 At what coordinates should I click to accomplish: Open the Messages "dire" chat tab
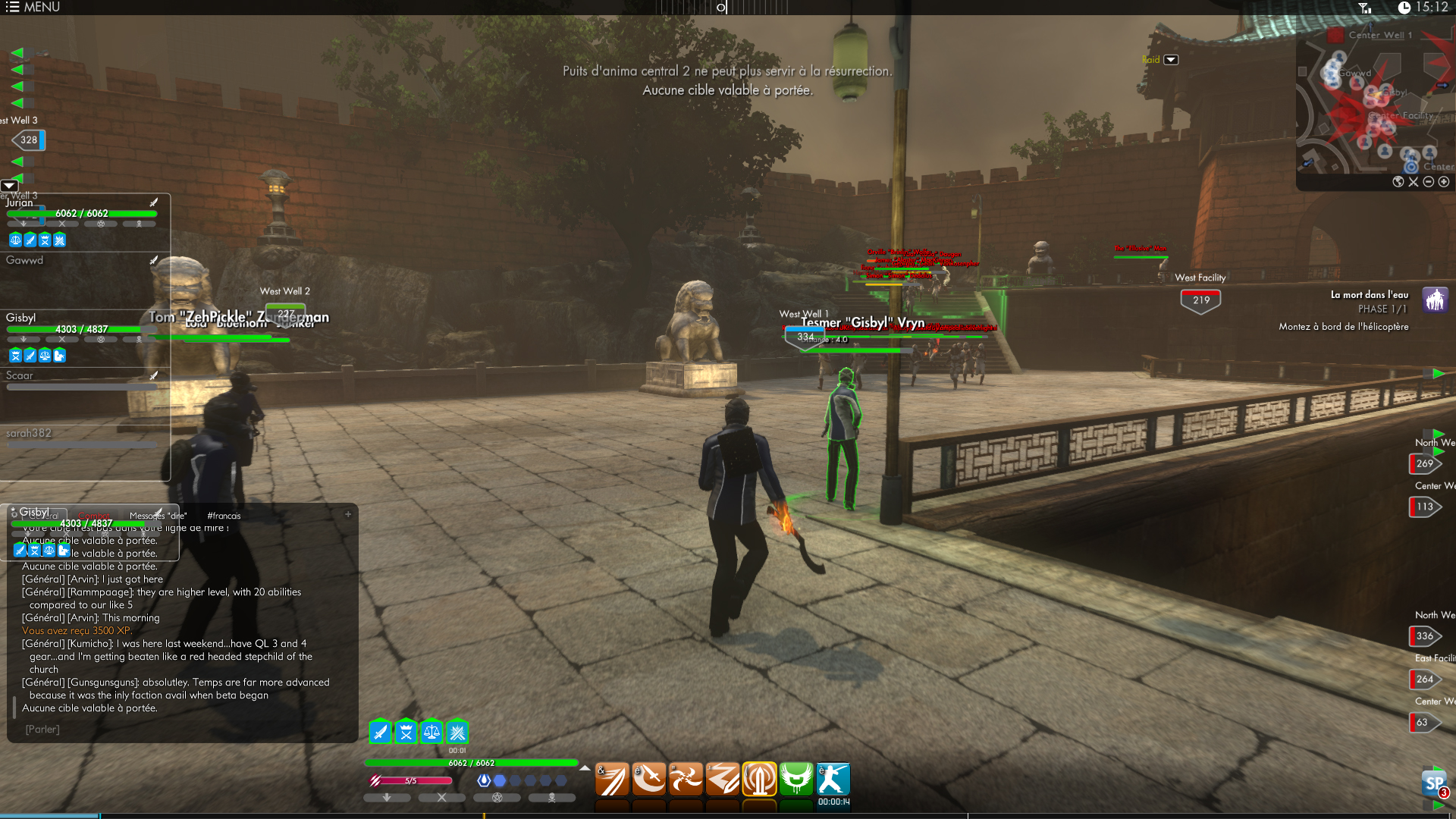158,516
